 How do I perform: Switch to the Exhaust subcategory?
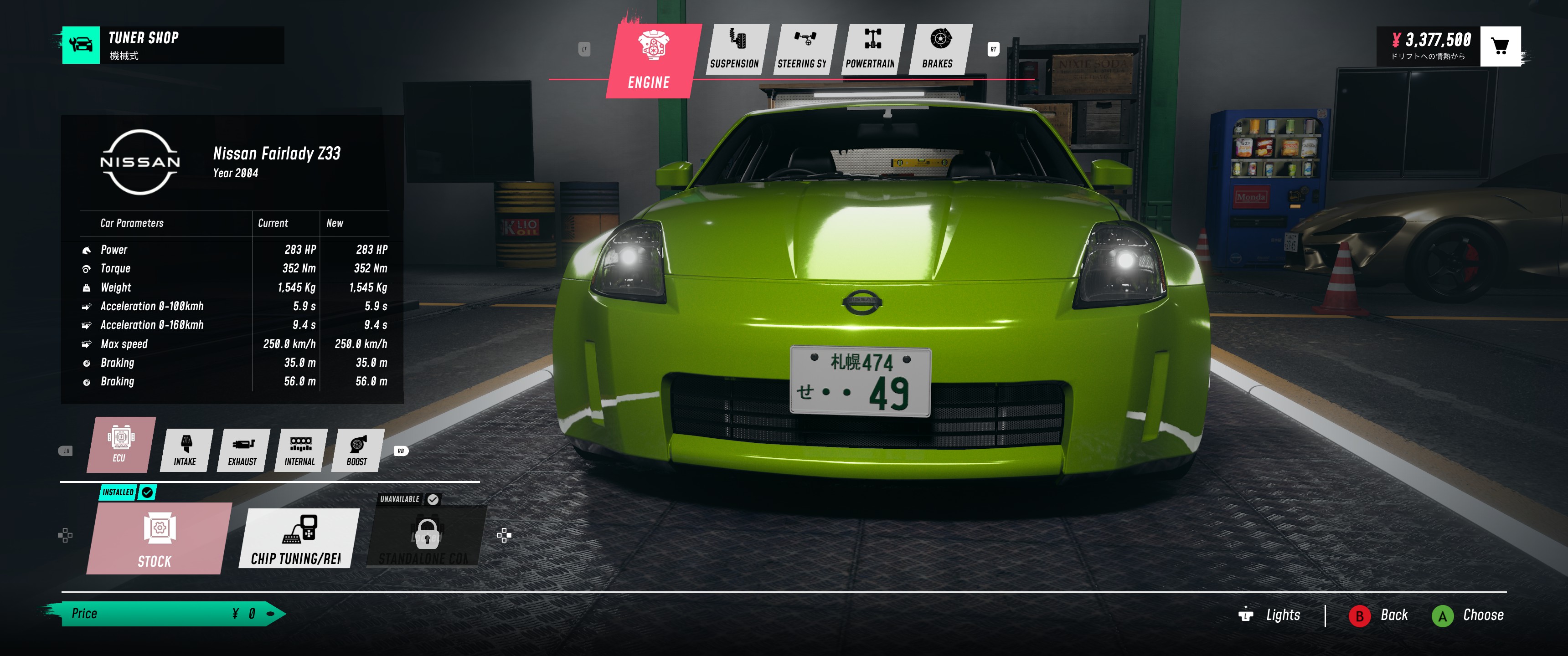coord(242,450)
